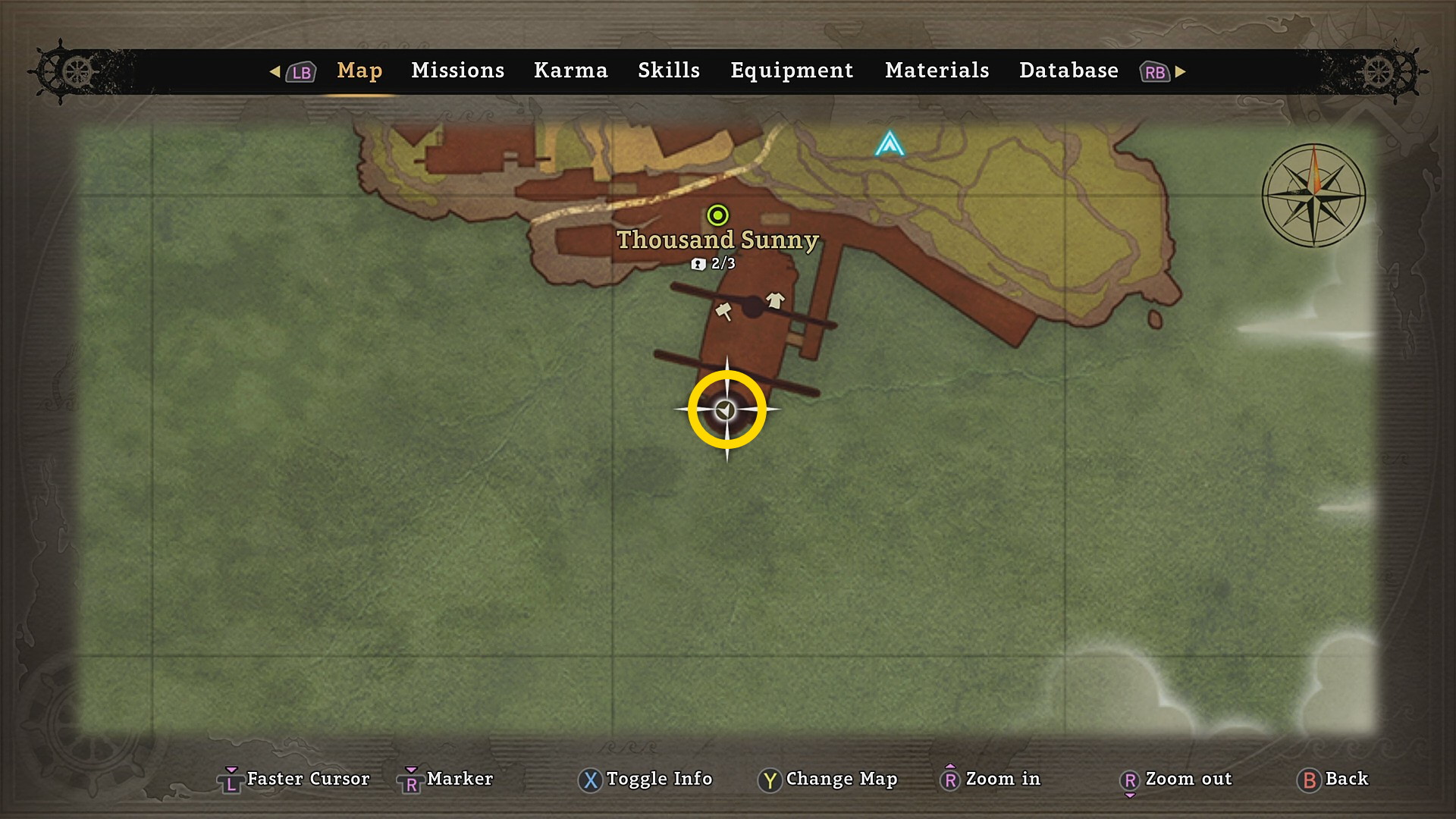
Task: Click the hammer icon on the ship
Action: [724, 311]
